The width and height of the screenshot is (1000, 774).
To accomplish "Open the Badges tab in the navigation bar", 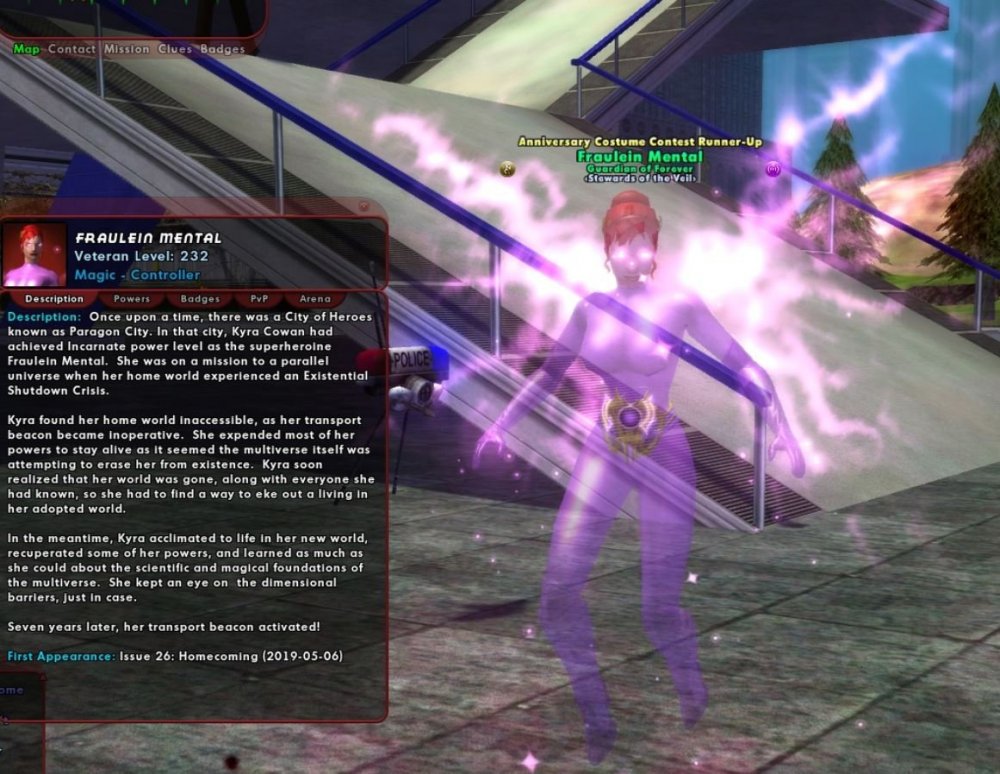I will [x=222, y=49].
